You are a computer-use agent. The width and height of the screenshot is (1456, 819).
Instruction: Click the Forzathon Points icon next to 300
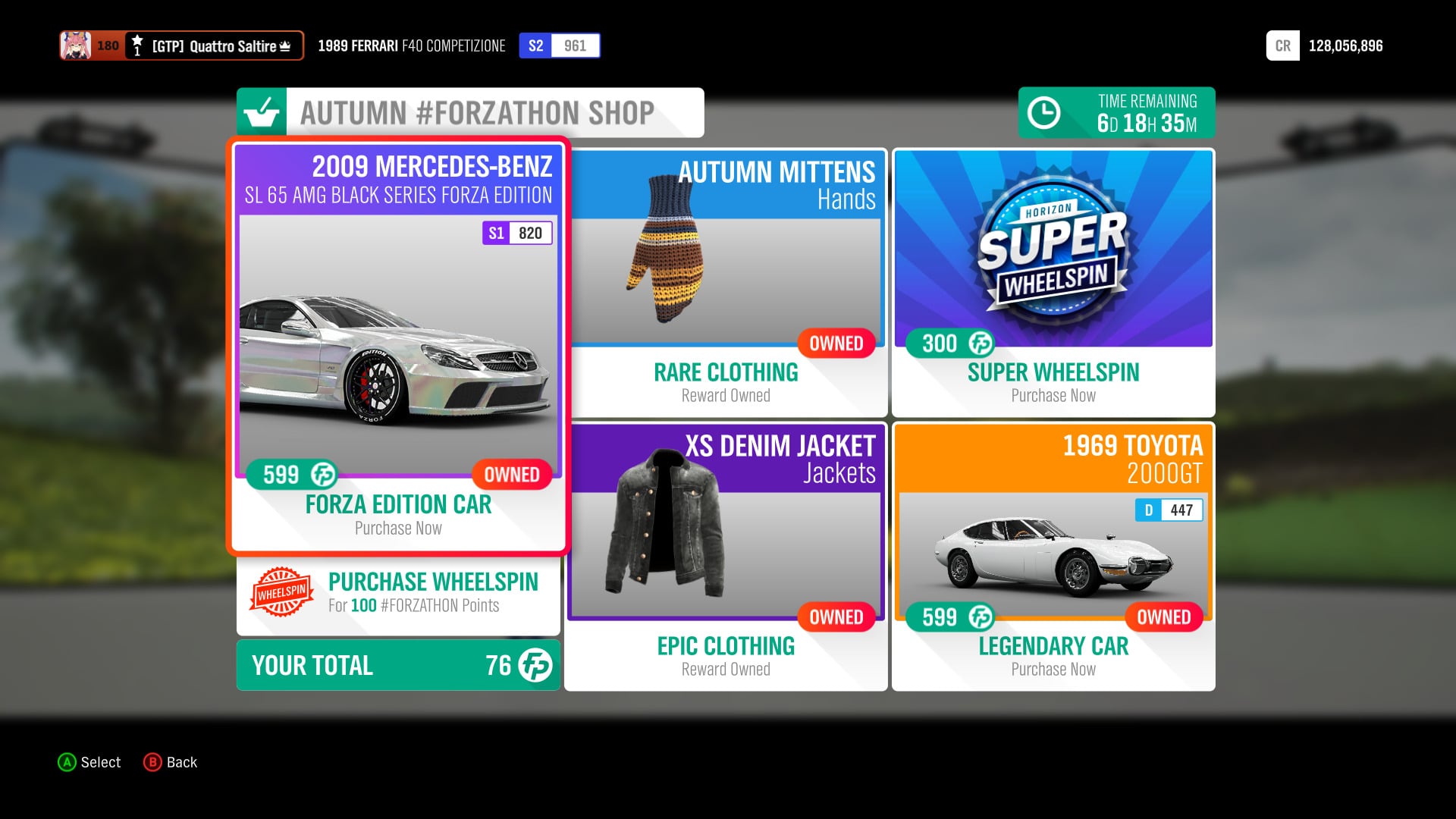(x=980, y=344)
